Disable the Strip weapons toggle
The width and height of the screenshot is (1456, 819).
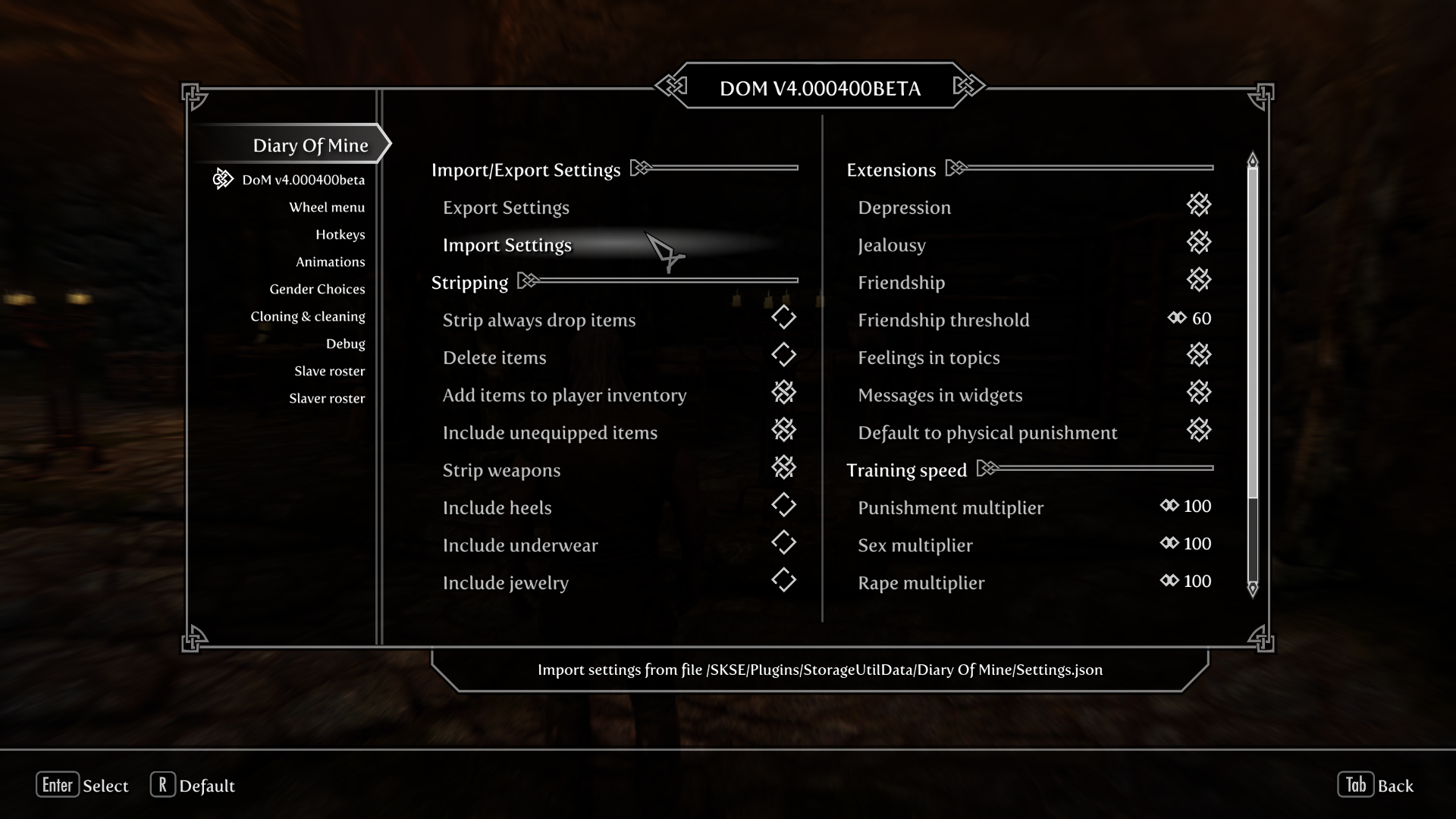784,467
